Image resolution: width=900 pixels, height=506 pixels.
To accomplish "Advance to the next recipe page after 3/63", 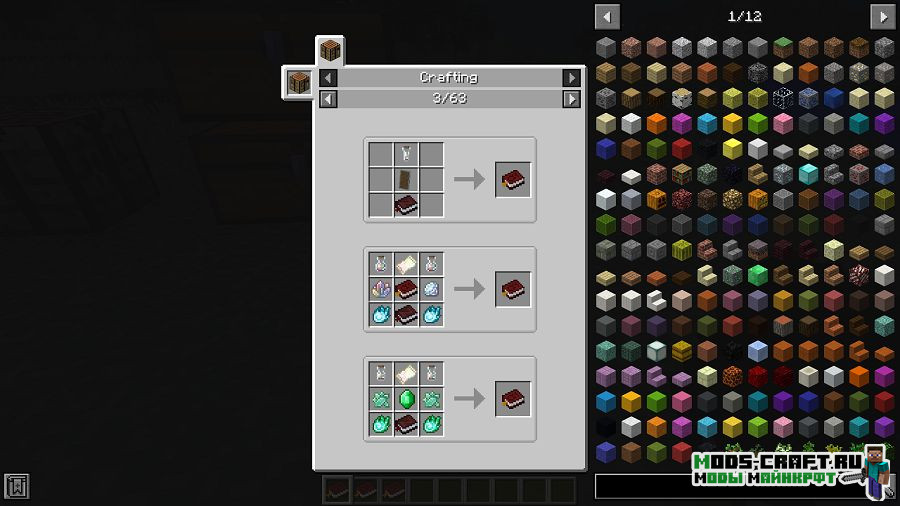I will click(571, 99).
